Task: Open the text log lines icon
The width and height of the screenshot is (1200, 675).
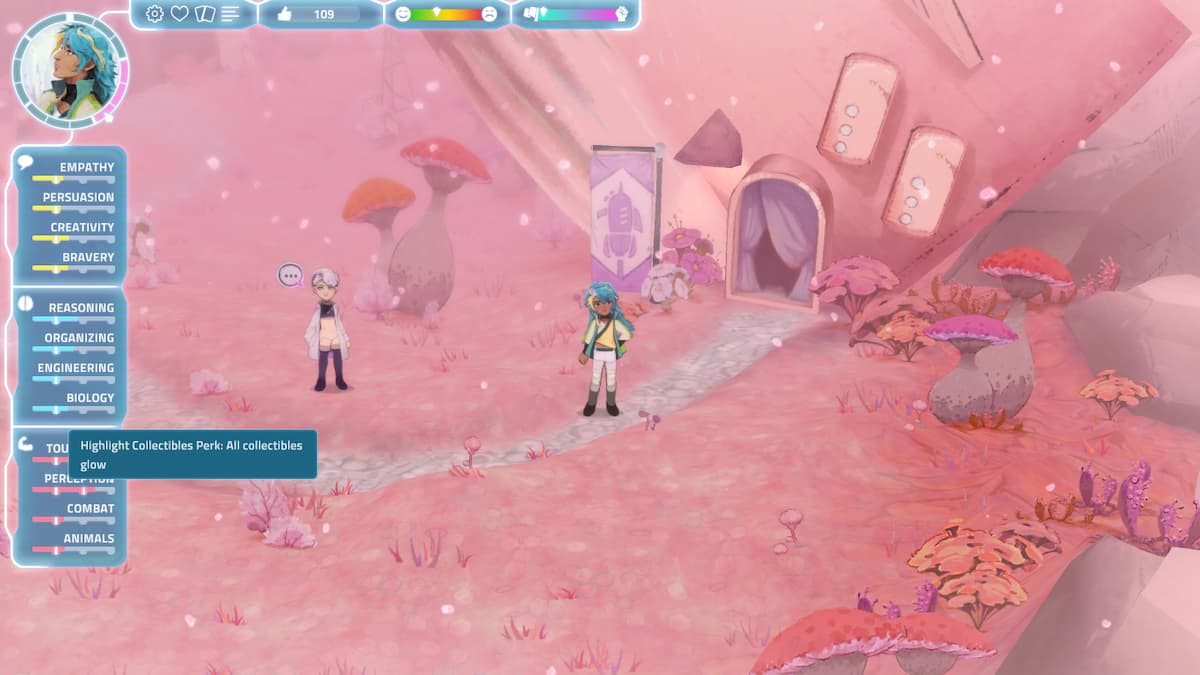Action: [231, 14]
